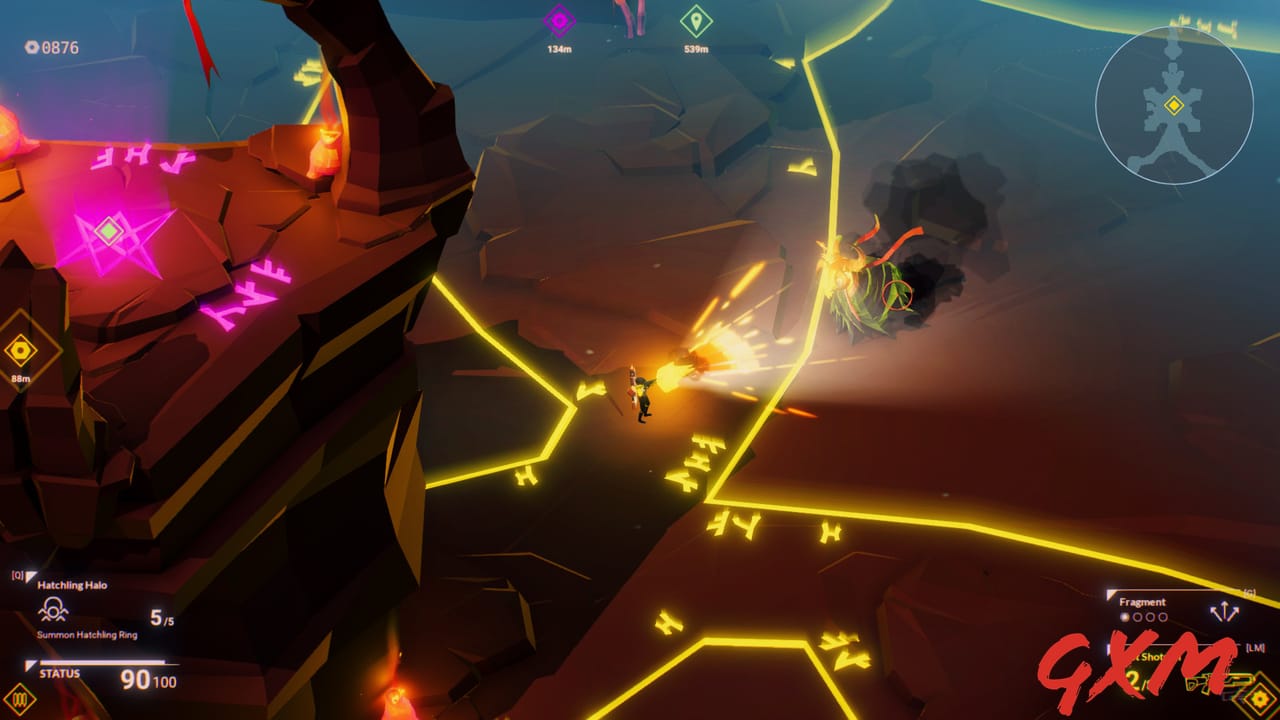Viewport: 1280px width, 720px height.
Task: Click the gem currency icon near 0876
Action: [30, 47]
